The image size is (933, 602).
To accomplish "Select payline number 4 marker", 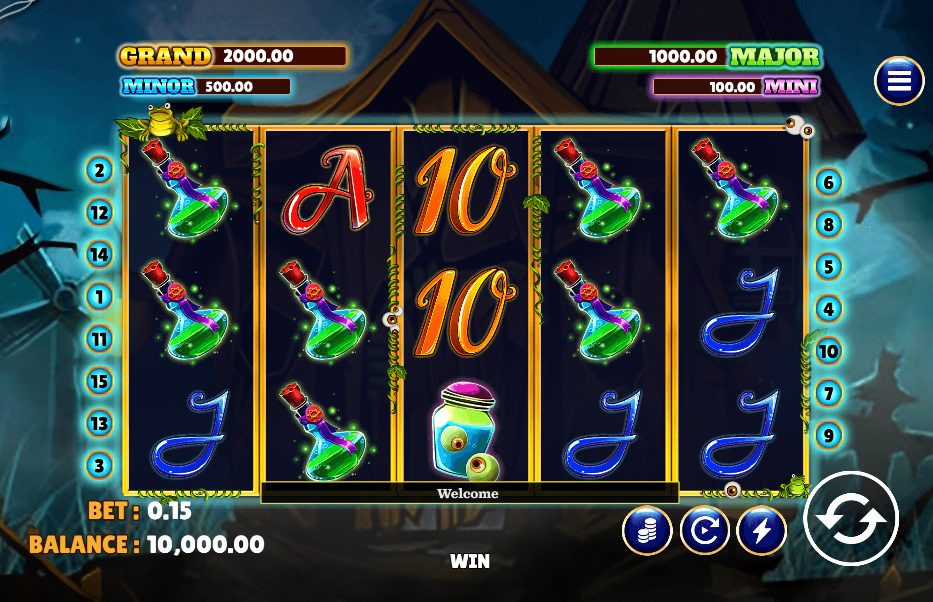I will [x=828, y=309].
